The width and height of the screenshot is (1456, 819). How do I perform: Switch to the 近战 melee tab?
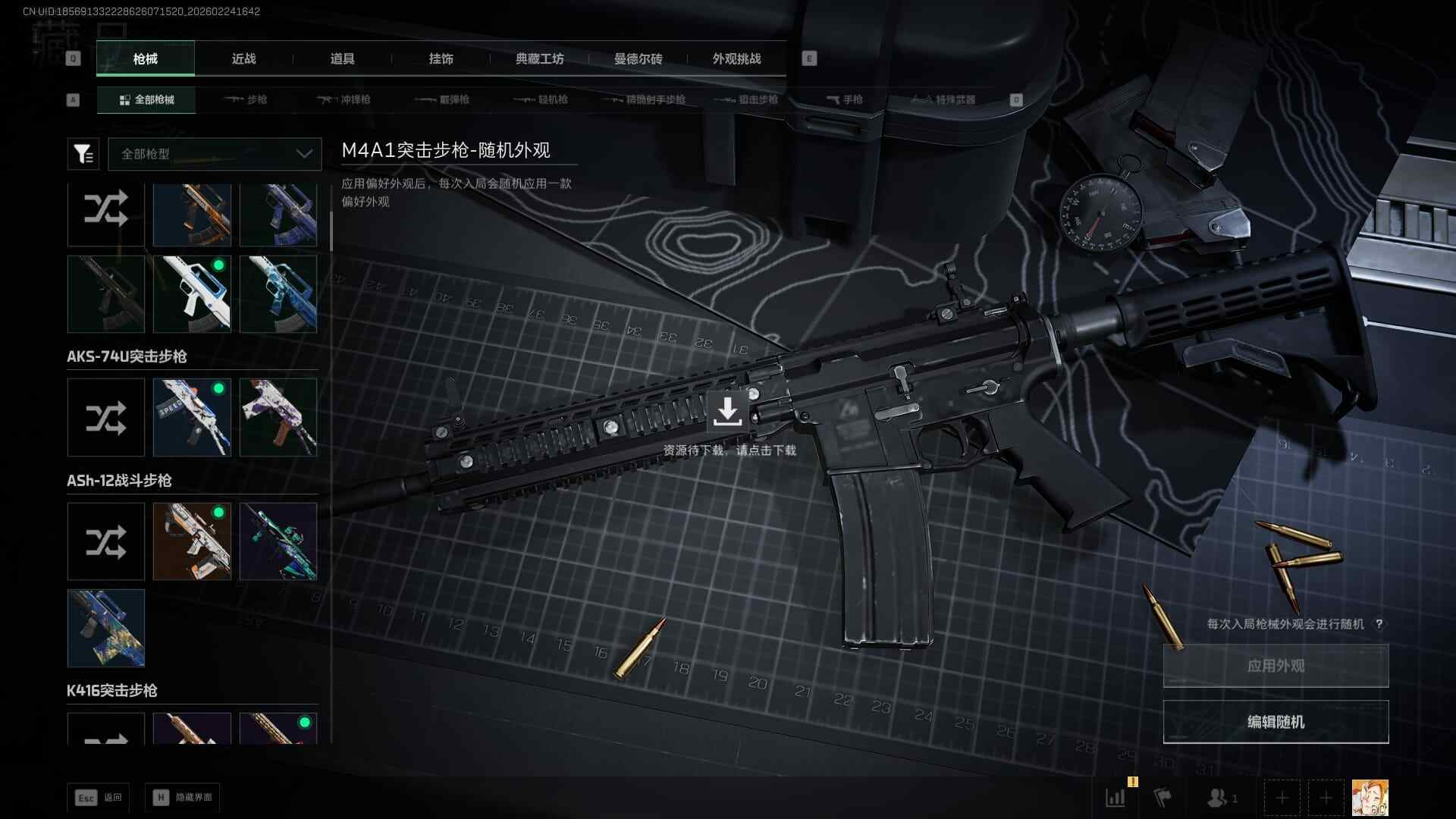coord(243,59)
